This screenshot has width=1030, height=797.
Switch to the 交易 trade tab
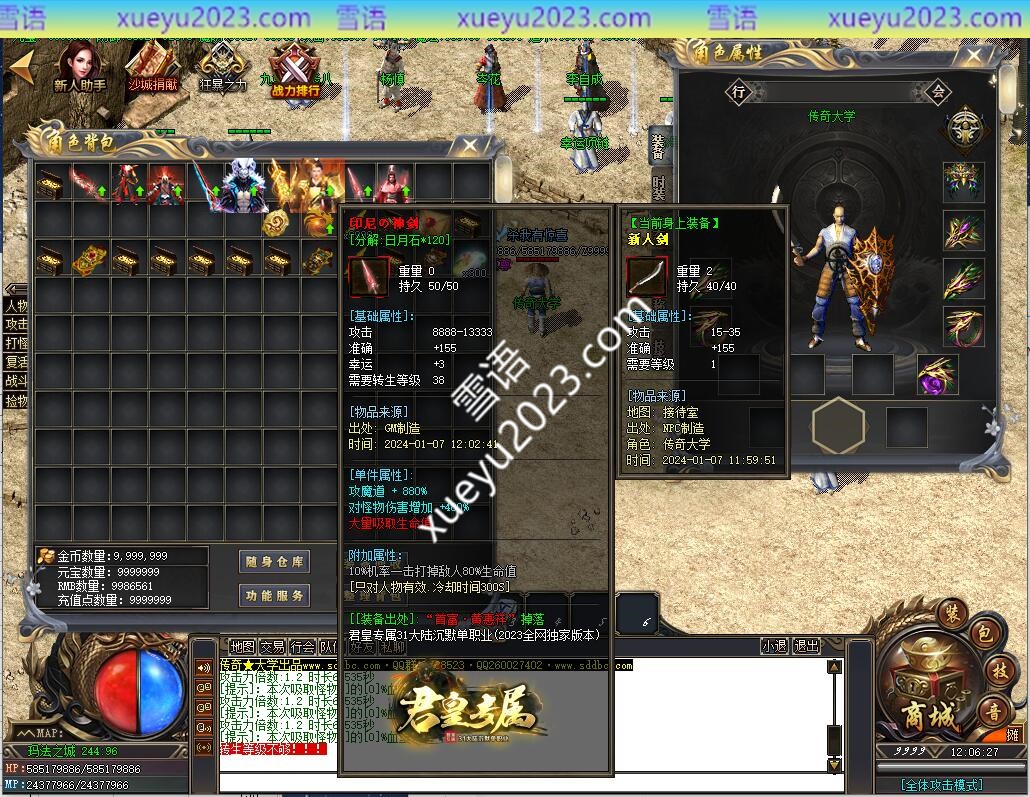(x=272, y=647)
